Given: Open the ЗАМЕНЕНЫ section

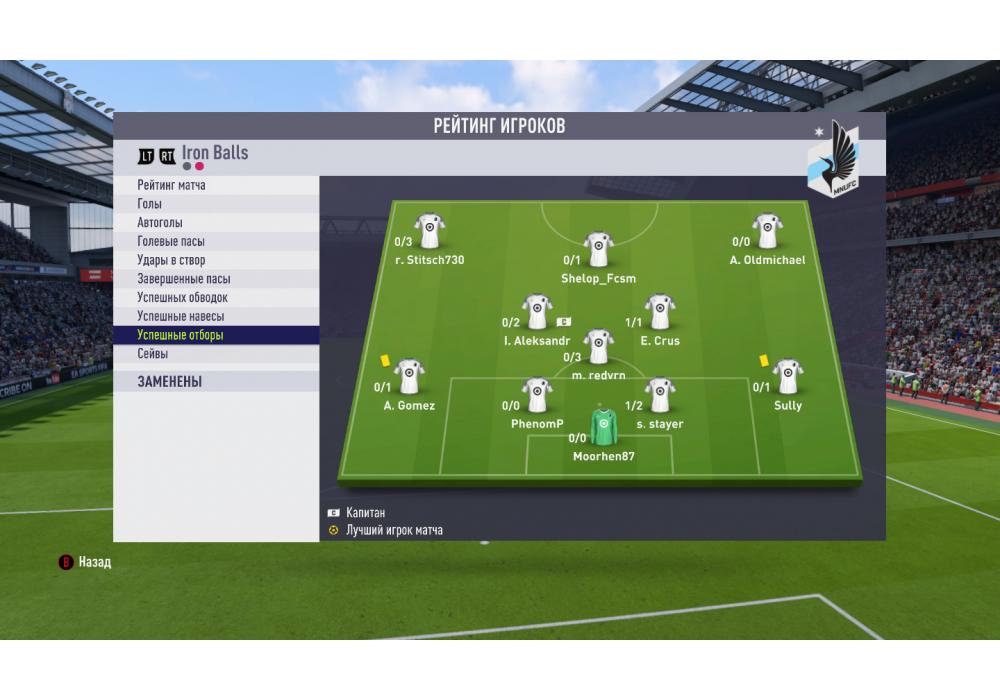Looking at the screenshot, I should click(x=170, y=382).
